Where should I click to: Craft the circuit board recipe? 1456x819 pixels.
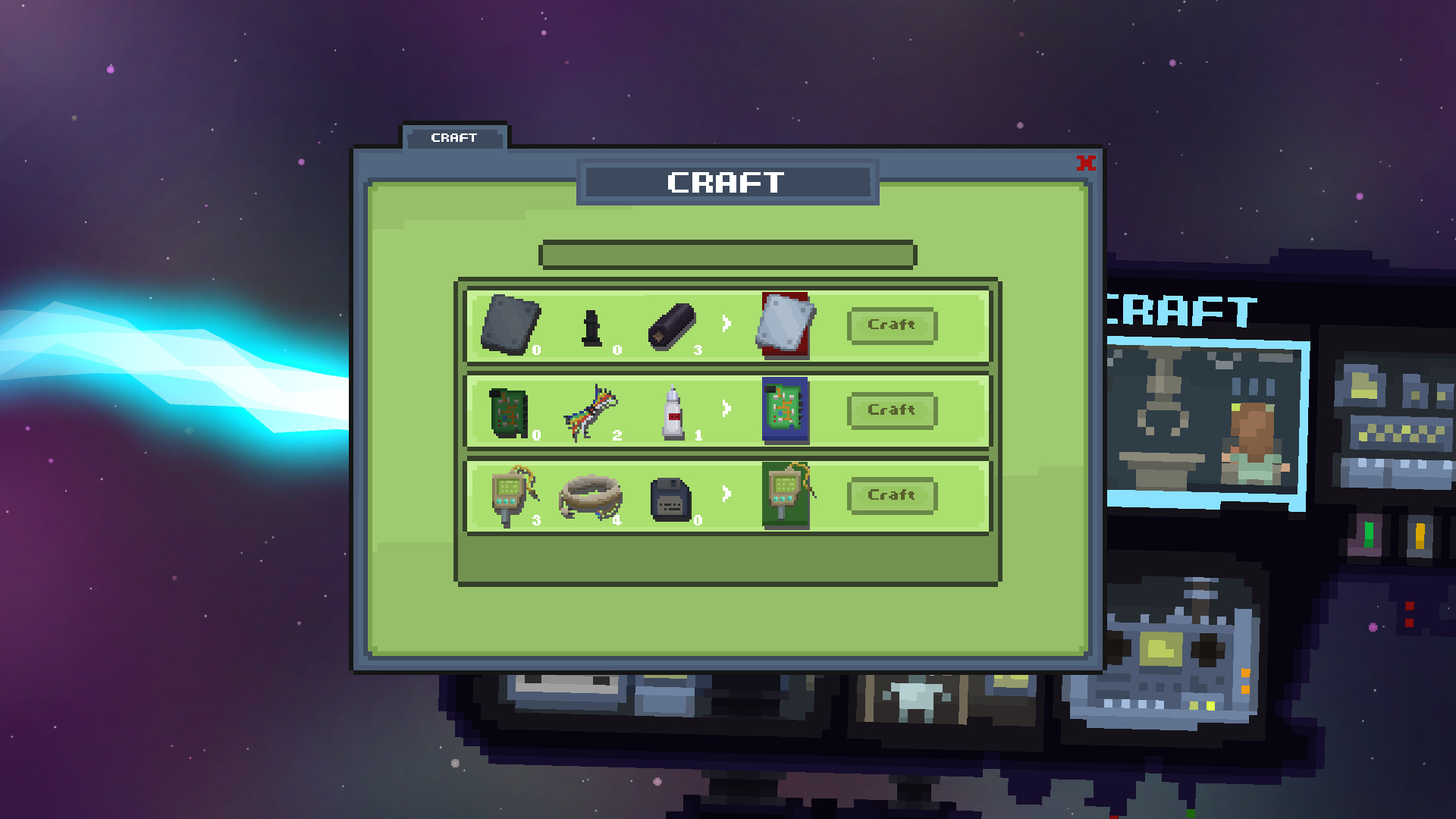tap(893, 410)
